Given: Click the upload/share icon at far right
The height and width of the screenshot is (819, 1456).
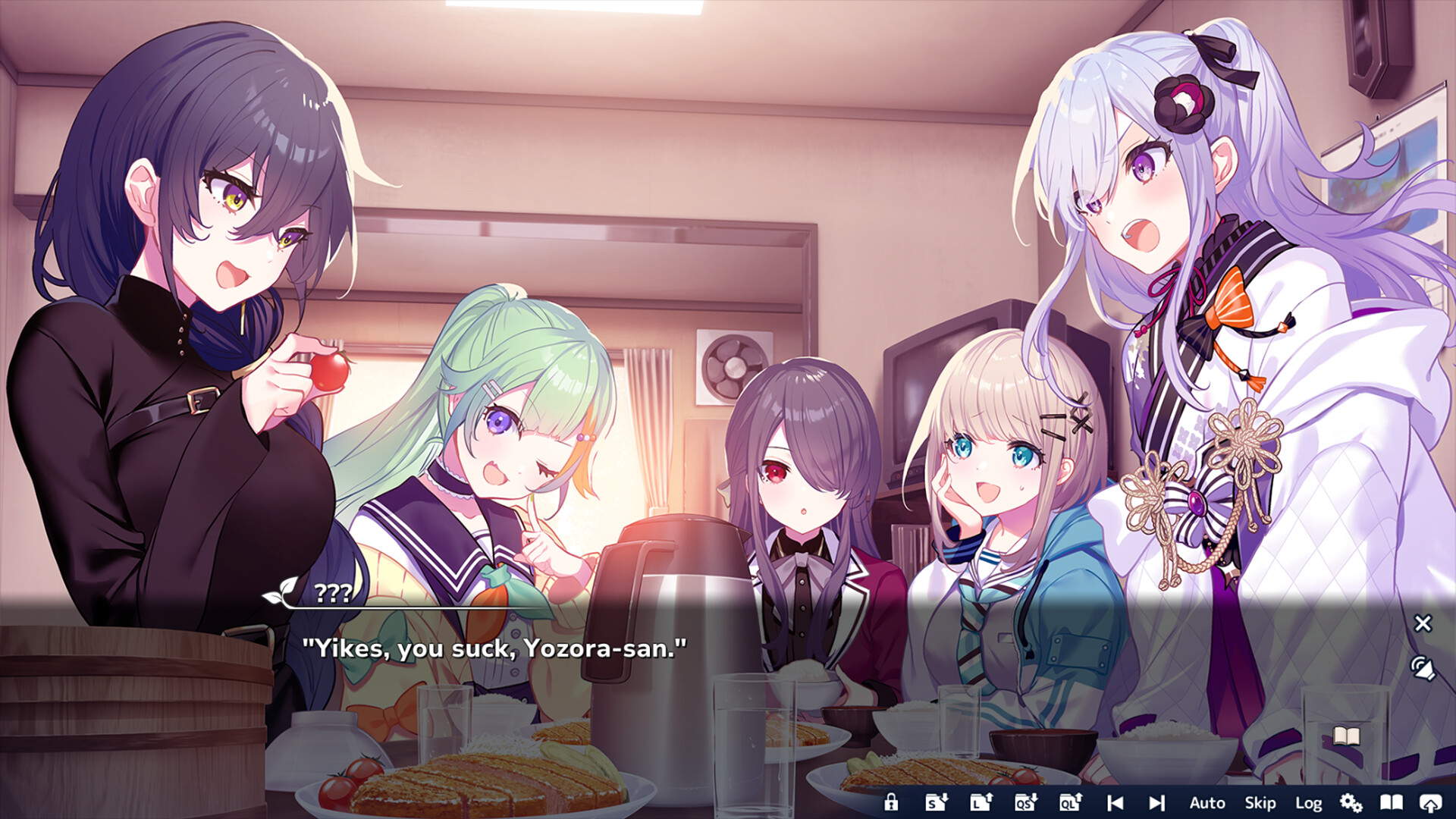Looking at the screenshot, I should click(1432, 802).
